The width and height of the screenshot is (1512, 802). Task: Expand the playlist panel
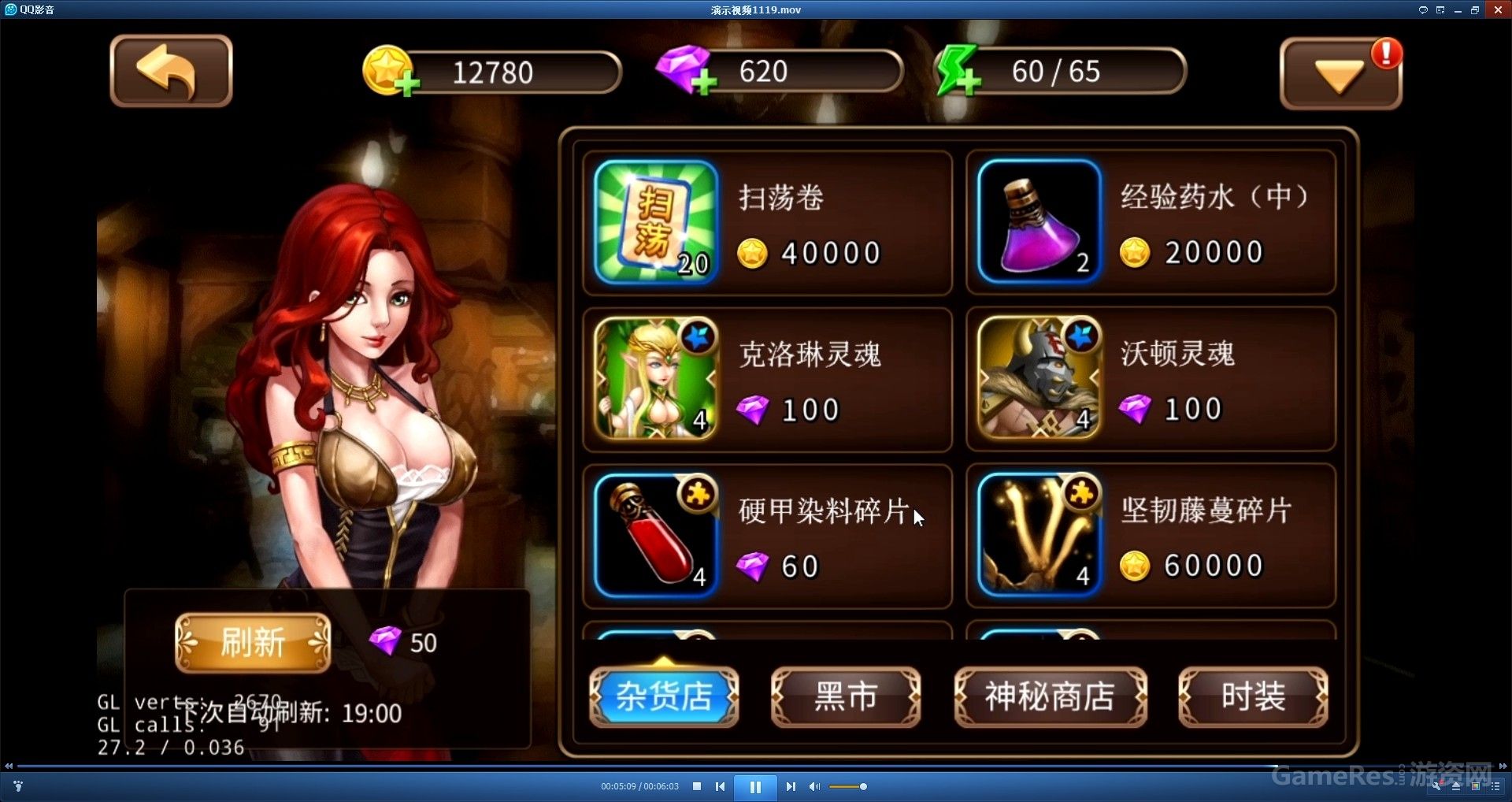click(1495, 786)
